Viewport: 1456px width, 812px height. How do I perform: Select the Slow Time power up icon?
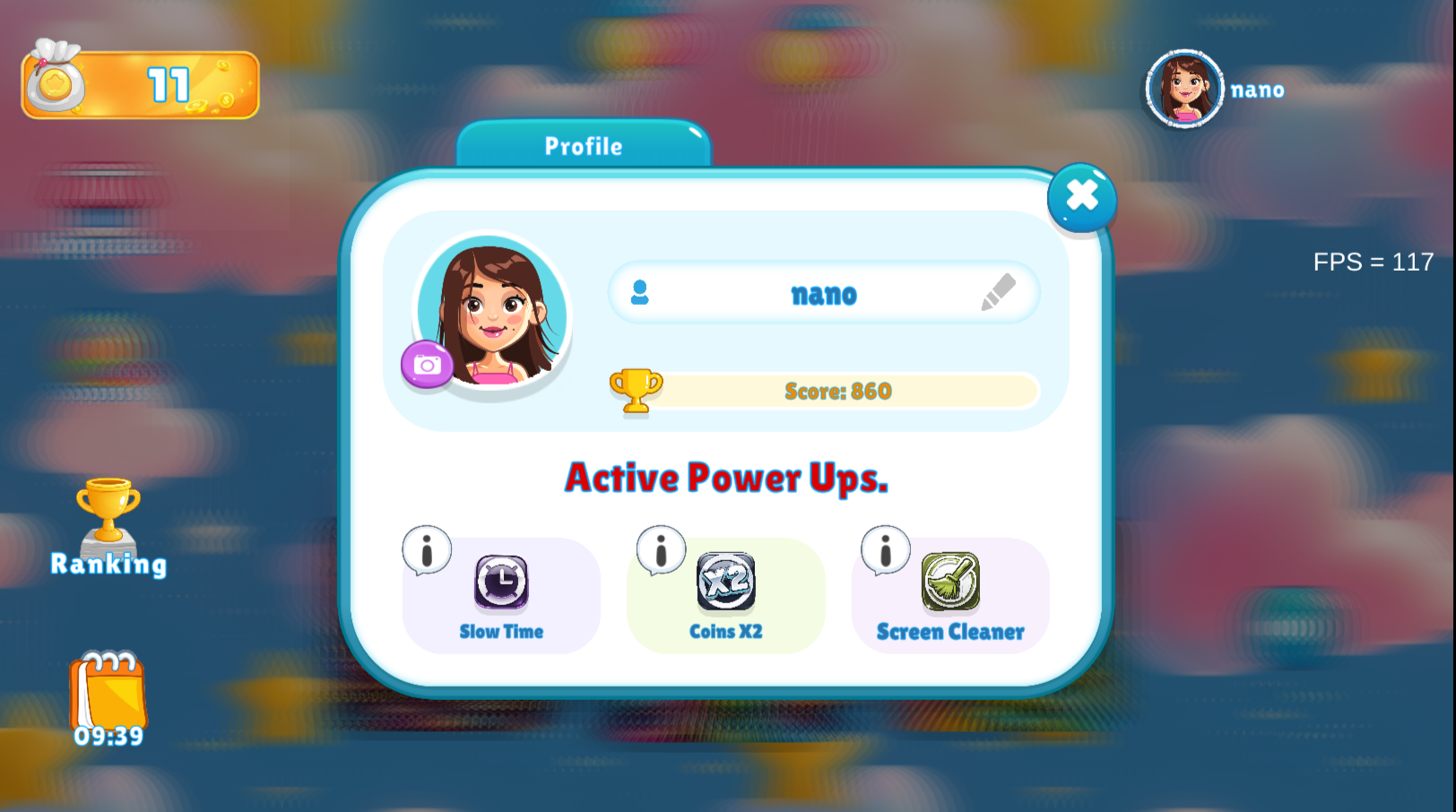pos(499,583)
